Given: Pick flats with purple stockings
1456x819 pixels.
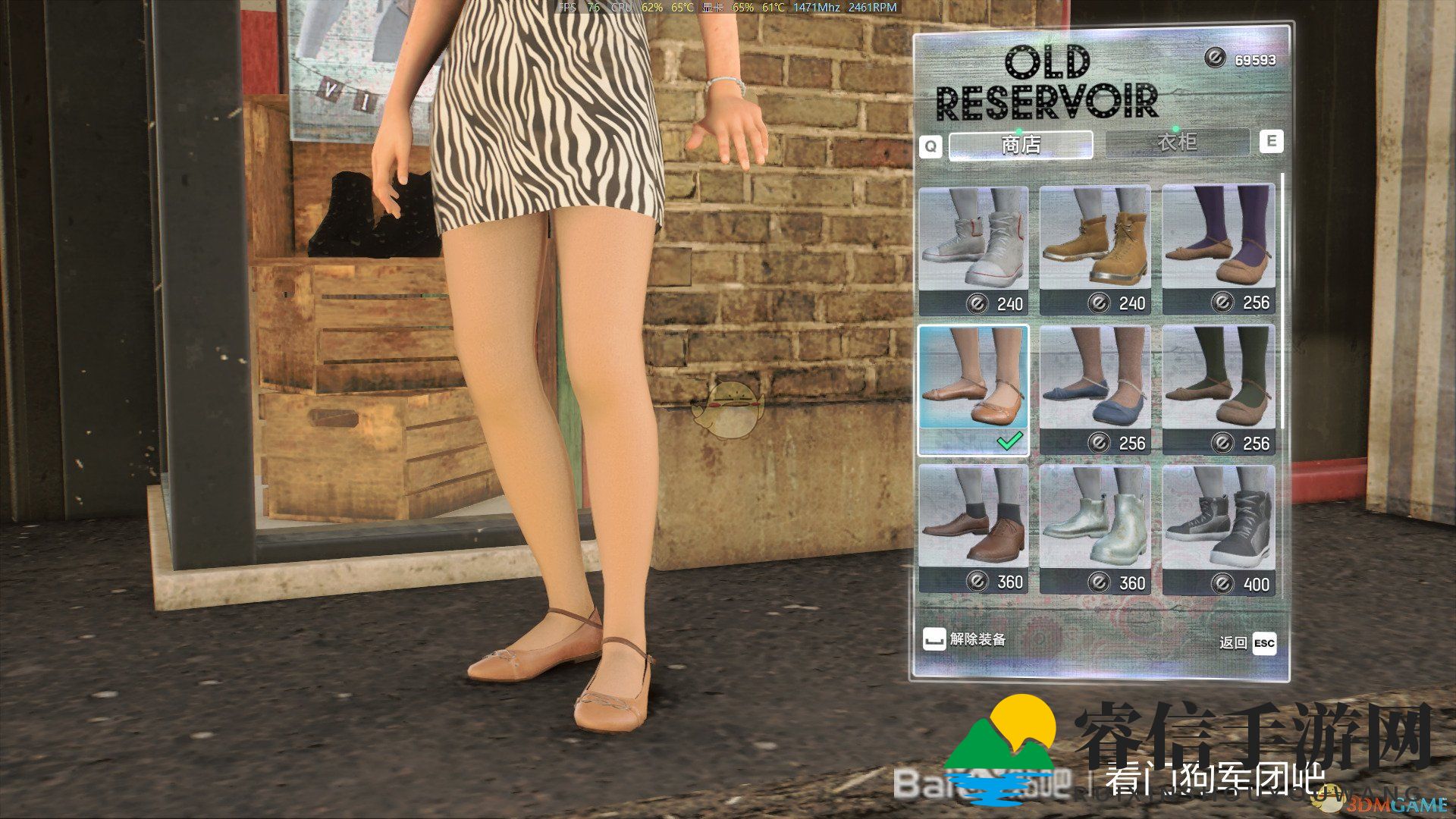Looking at the screenshot, I should click(1219, 249).
